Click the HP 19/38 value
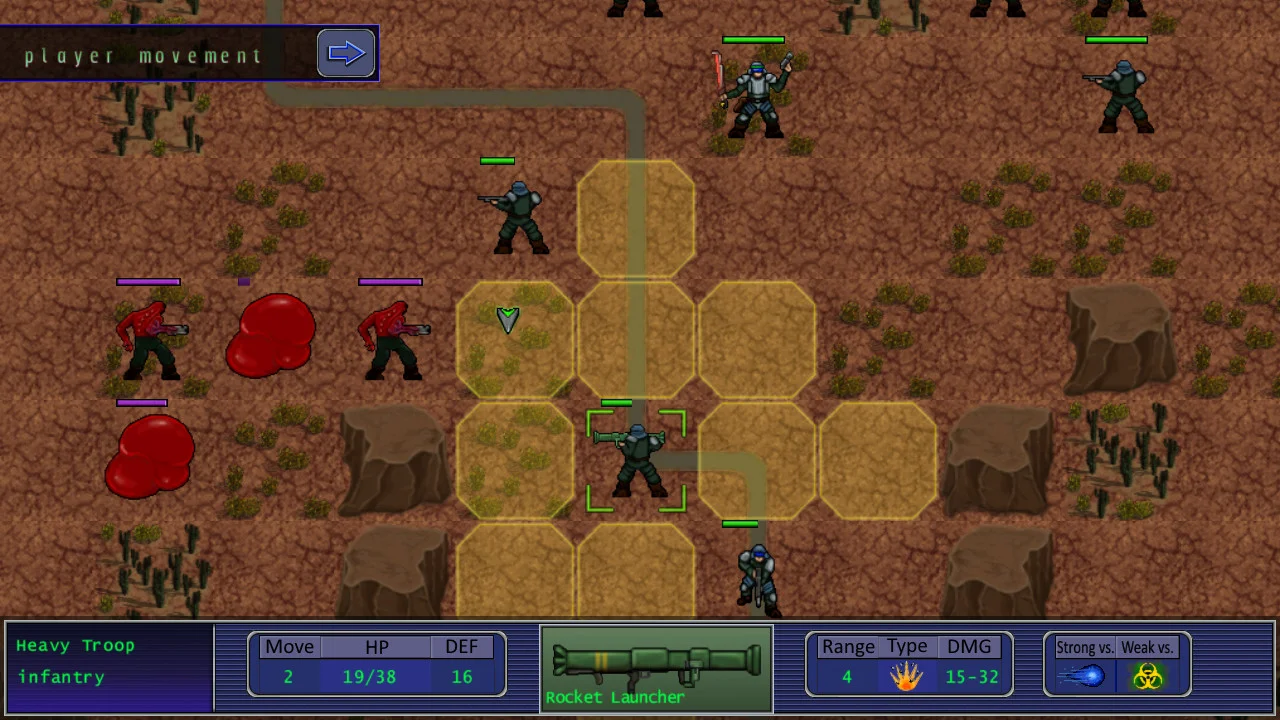 pos(369,677)
